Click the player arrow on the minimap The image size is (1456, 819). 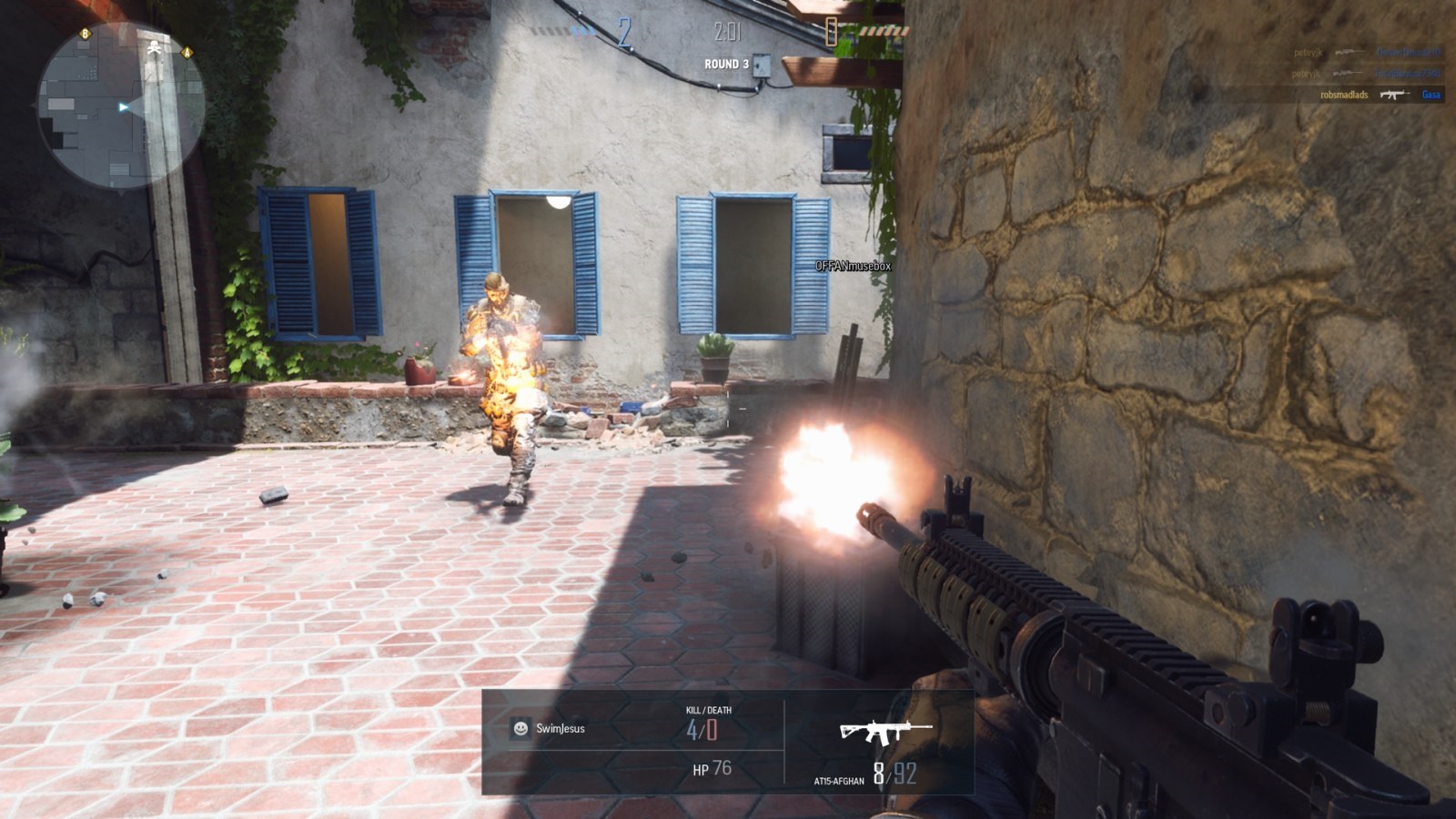(124, 107)
